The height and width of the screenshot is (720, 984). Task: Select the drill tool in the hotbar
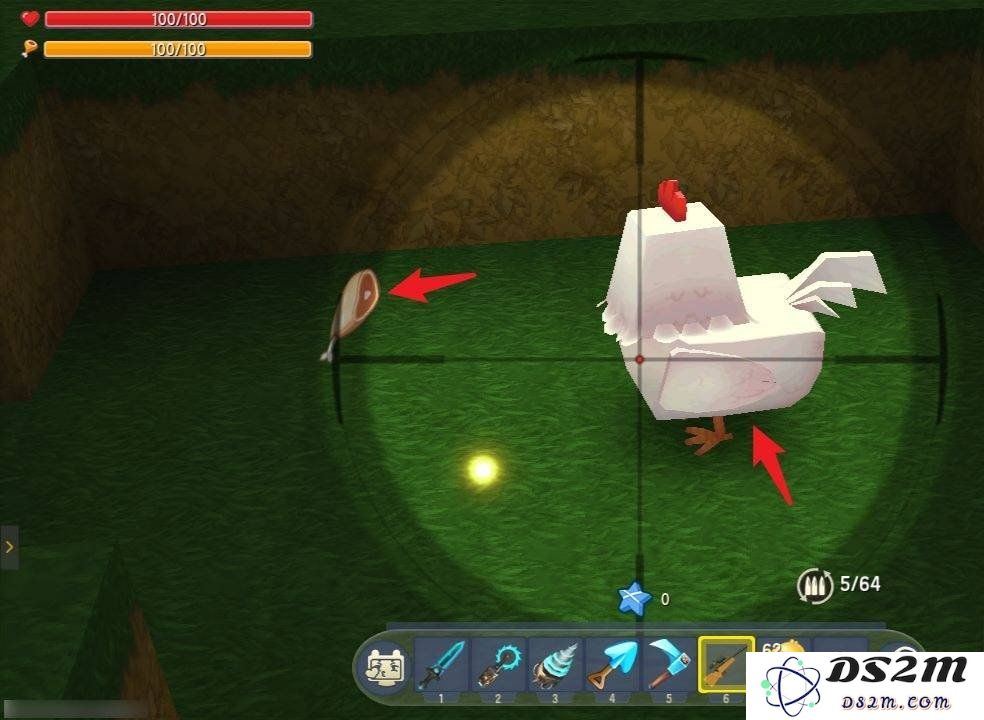click(x=555, y=663)
